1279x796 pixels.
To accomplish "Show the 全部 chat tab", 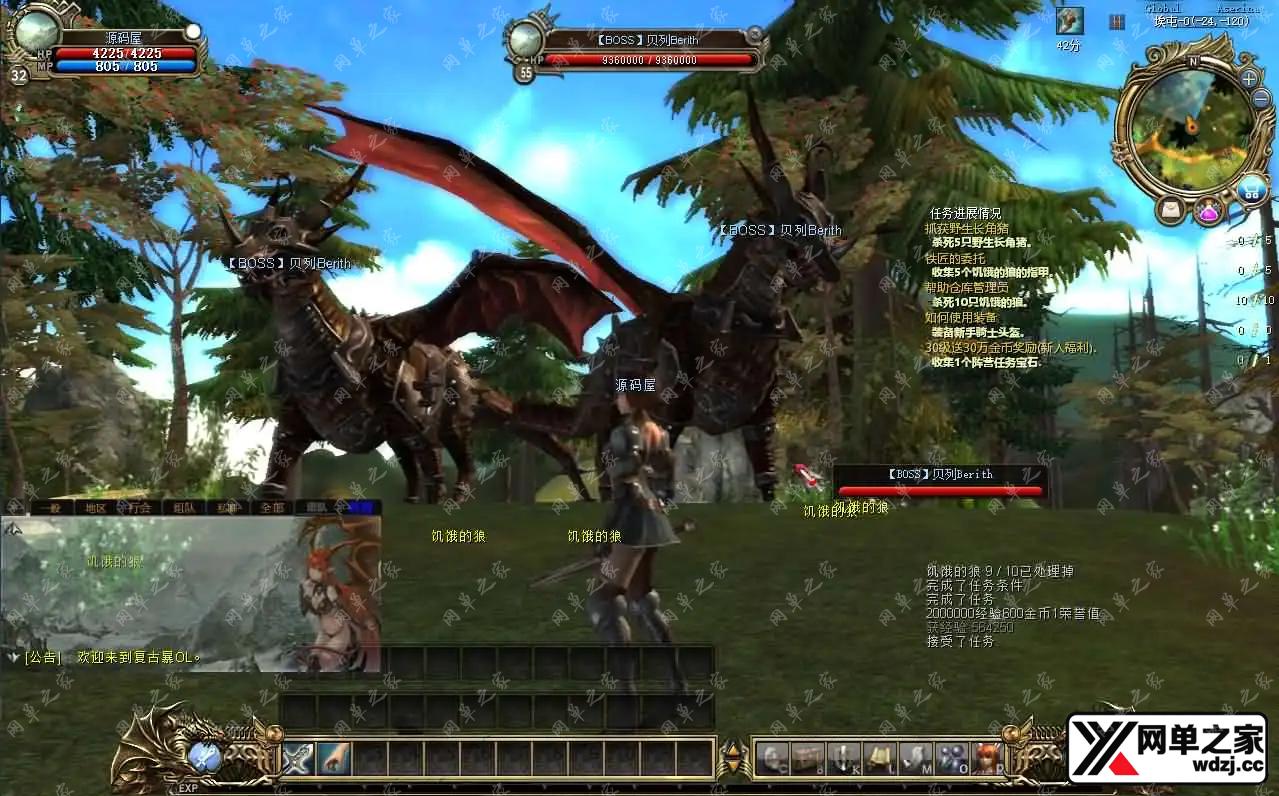I will (272, 508).
